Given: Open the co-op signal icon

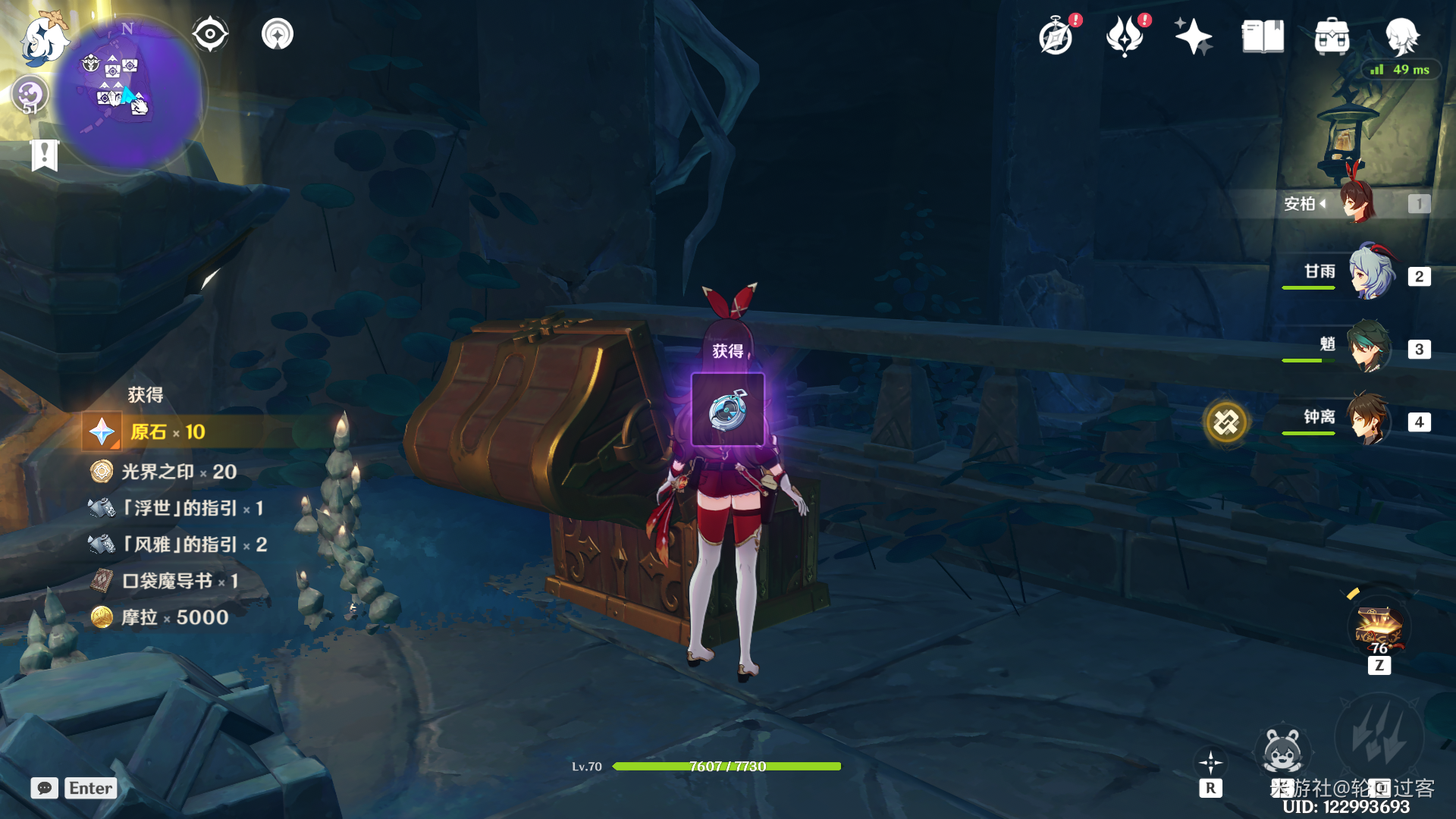Looking at the screenshot, I should click(278, 34).
